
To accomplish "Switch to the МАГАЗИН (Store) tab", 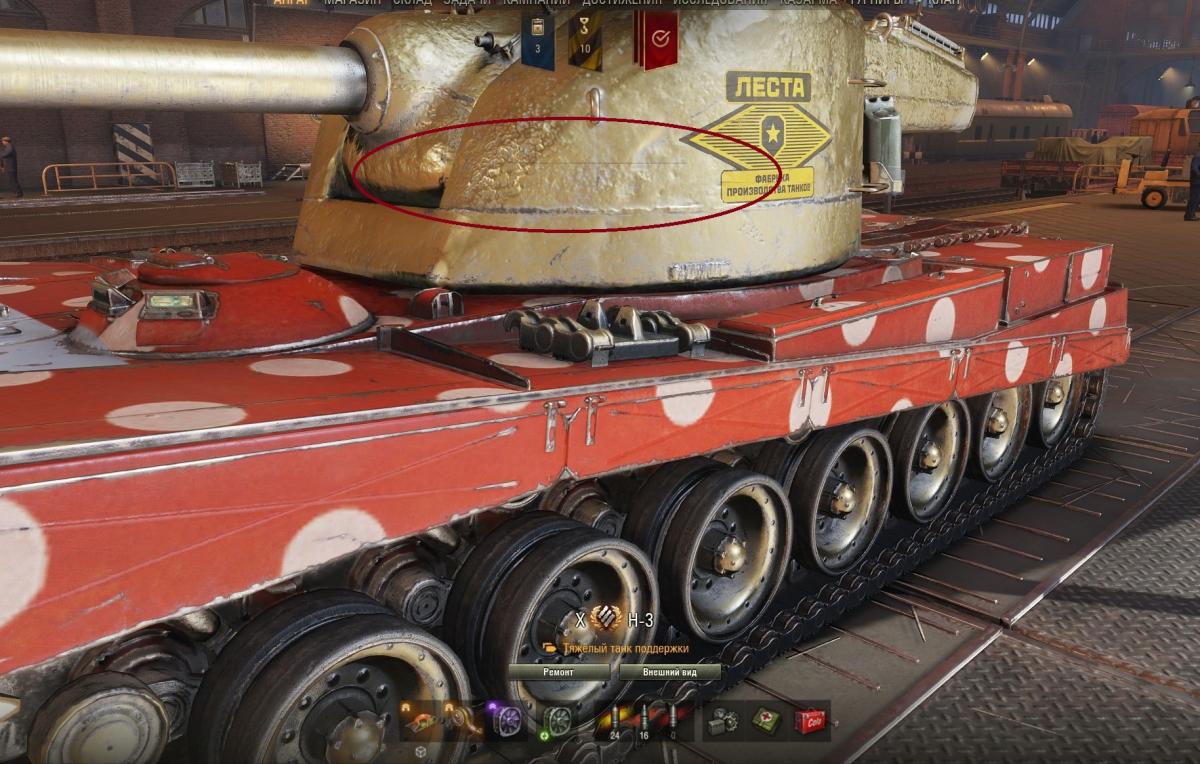I will (352, 3).
